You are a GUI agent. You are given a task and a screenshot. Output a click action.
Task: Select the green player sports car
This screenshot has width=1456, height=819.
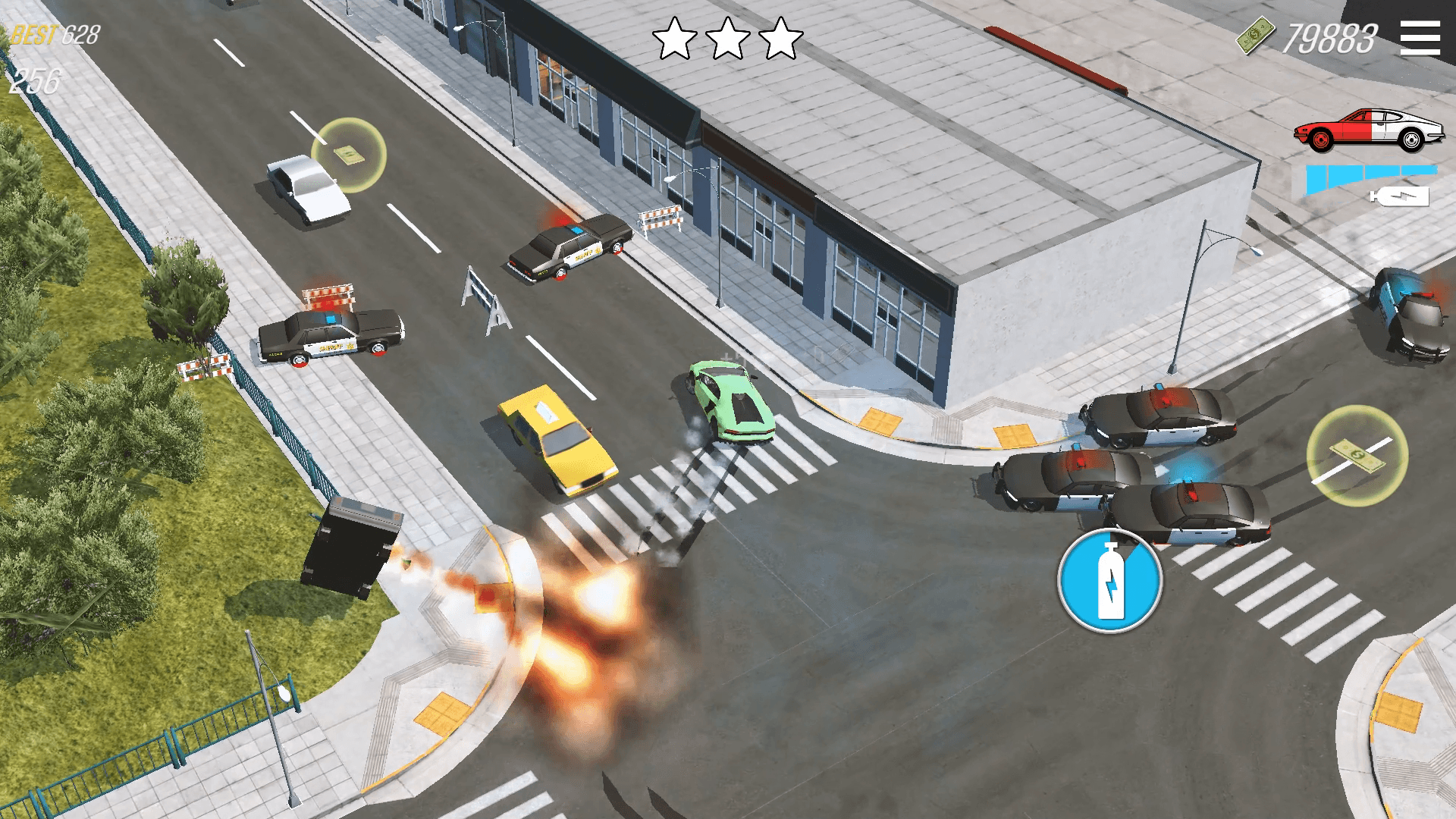(x=730, y=398)
